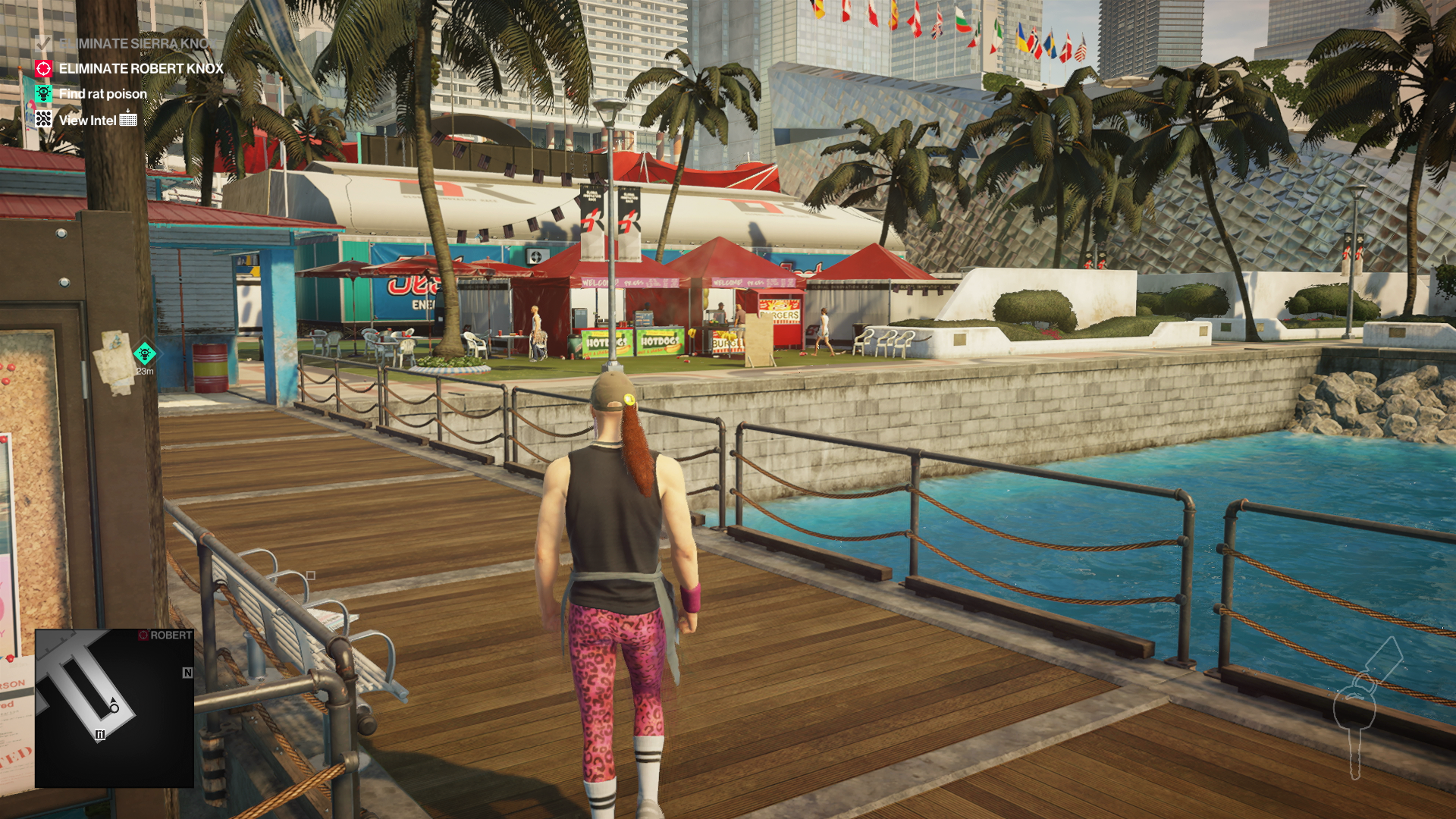This screenshot has height=819, width=1456.
Task: Select the ROBERT label on the minimap
Action: (x=172, y=634)
